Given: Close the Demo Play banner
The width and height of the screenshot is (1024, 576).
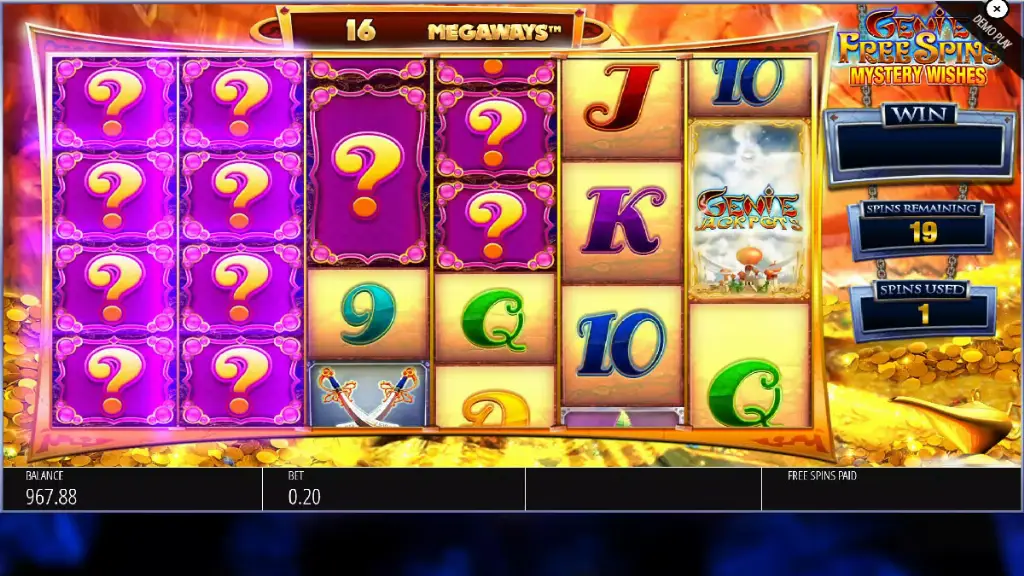Looking at the screenshot, I should (x=995, y=10).
